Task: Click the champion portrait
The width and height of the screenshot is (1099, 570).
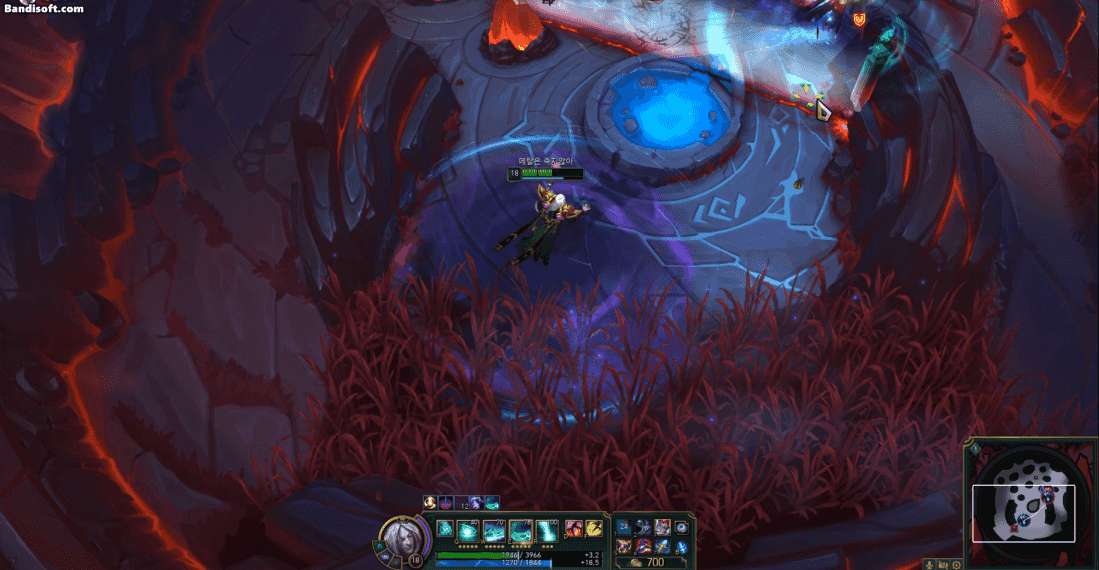Action: click(x=406, y=536)
